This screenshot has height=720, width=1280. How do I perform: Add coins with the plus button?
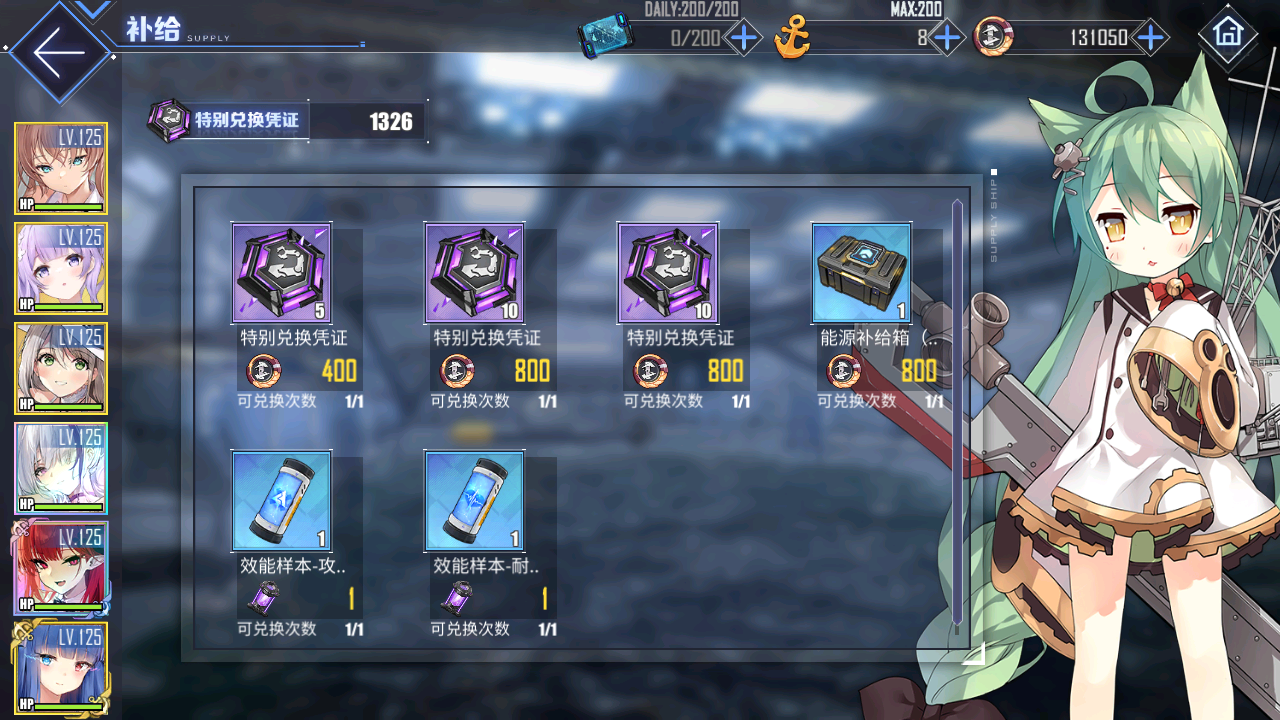click(x=1151, y=39)
